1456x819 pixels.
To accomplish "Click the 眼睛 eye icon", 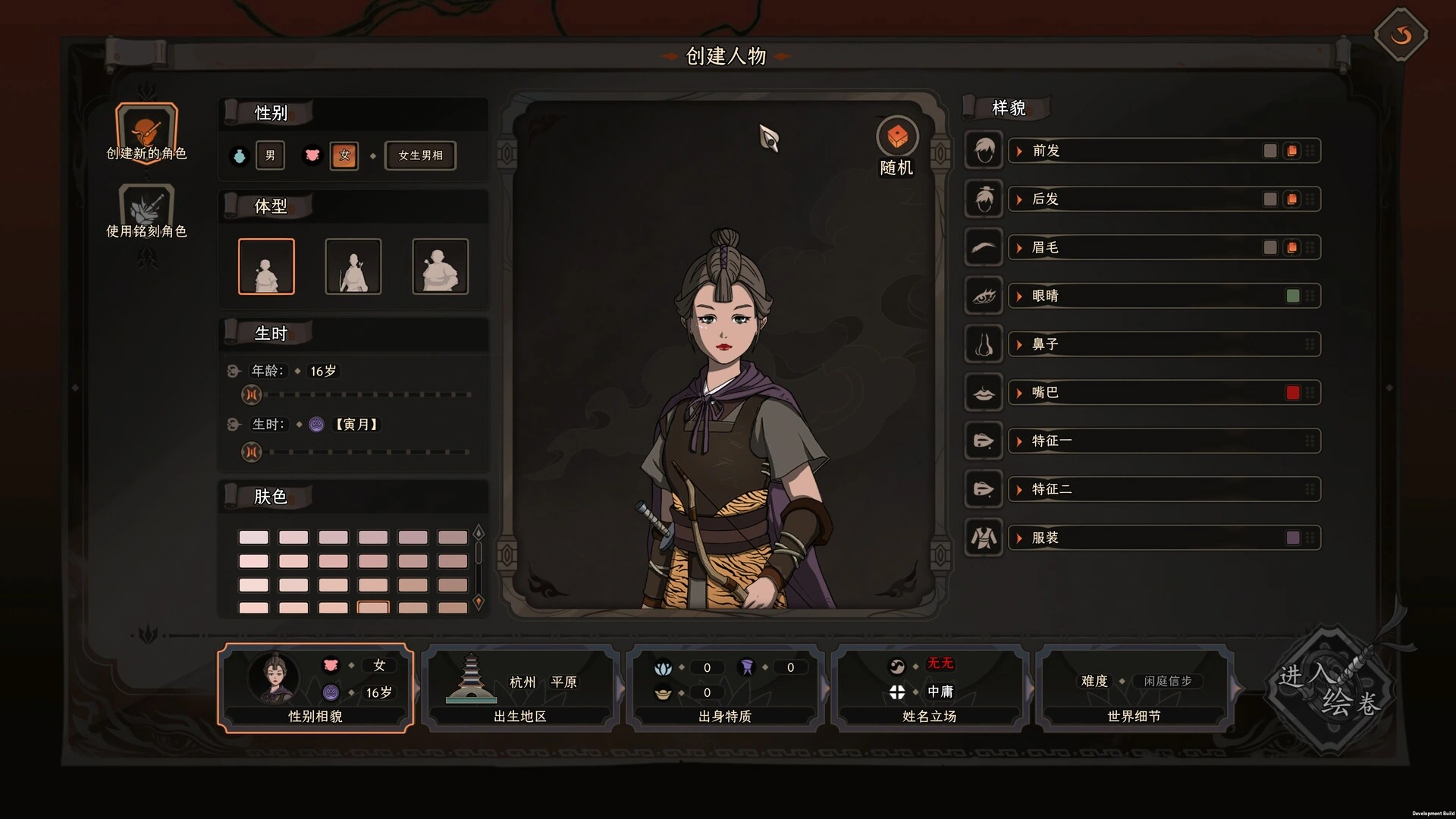I will pyautogui.click(x=983, y=296).
